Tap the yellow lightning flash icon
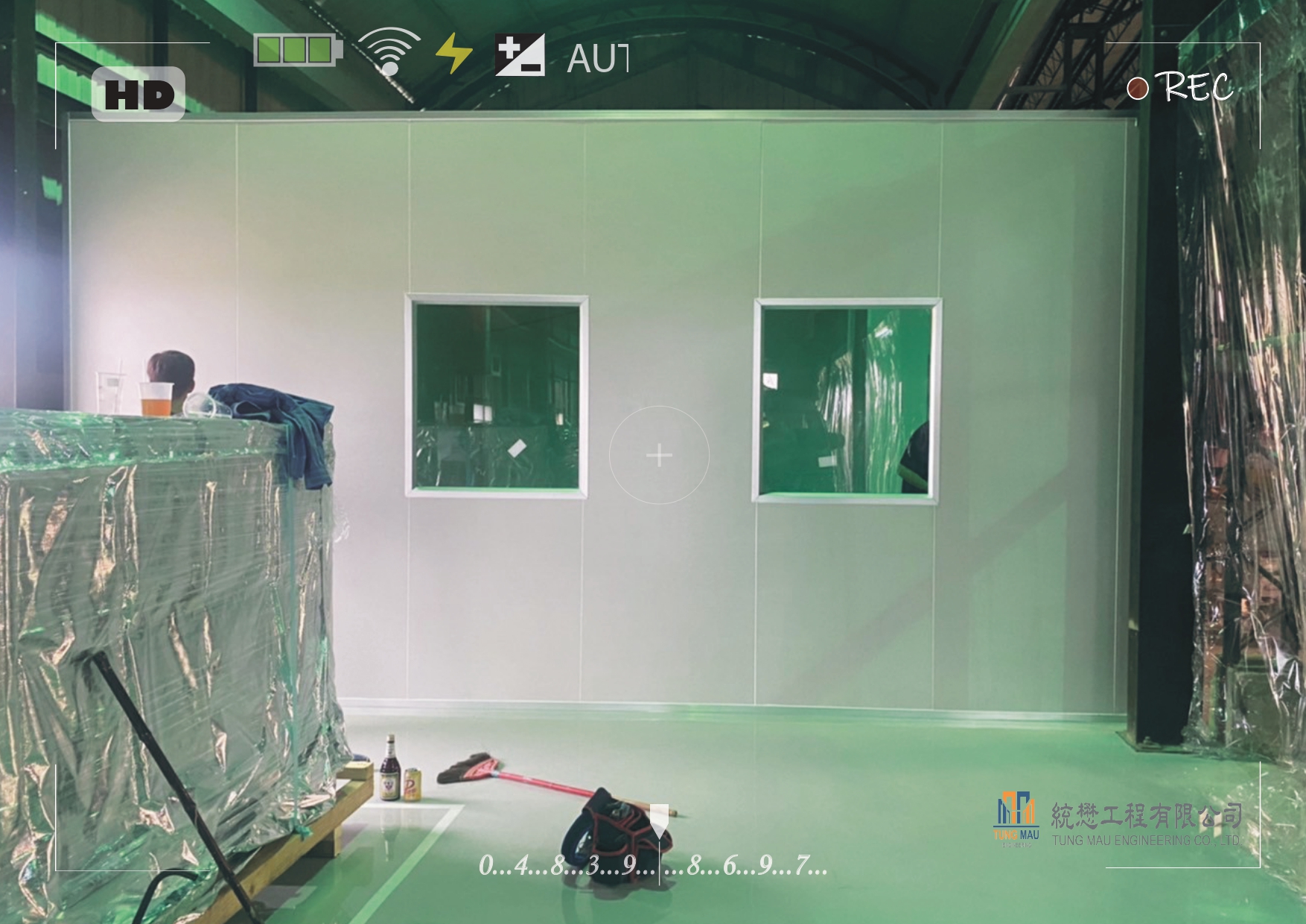This screenshot has height=924, width=1306. pos(453,54)
